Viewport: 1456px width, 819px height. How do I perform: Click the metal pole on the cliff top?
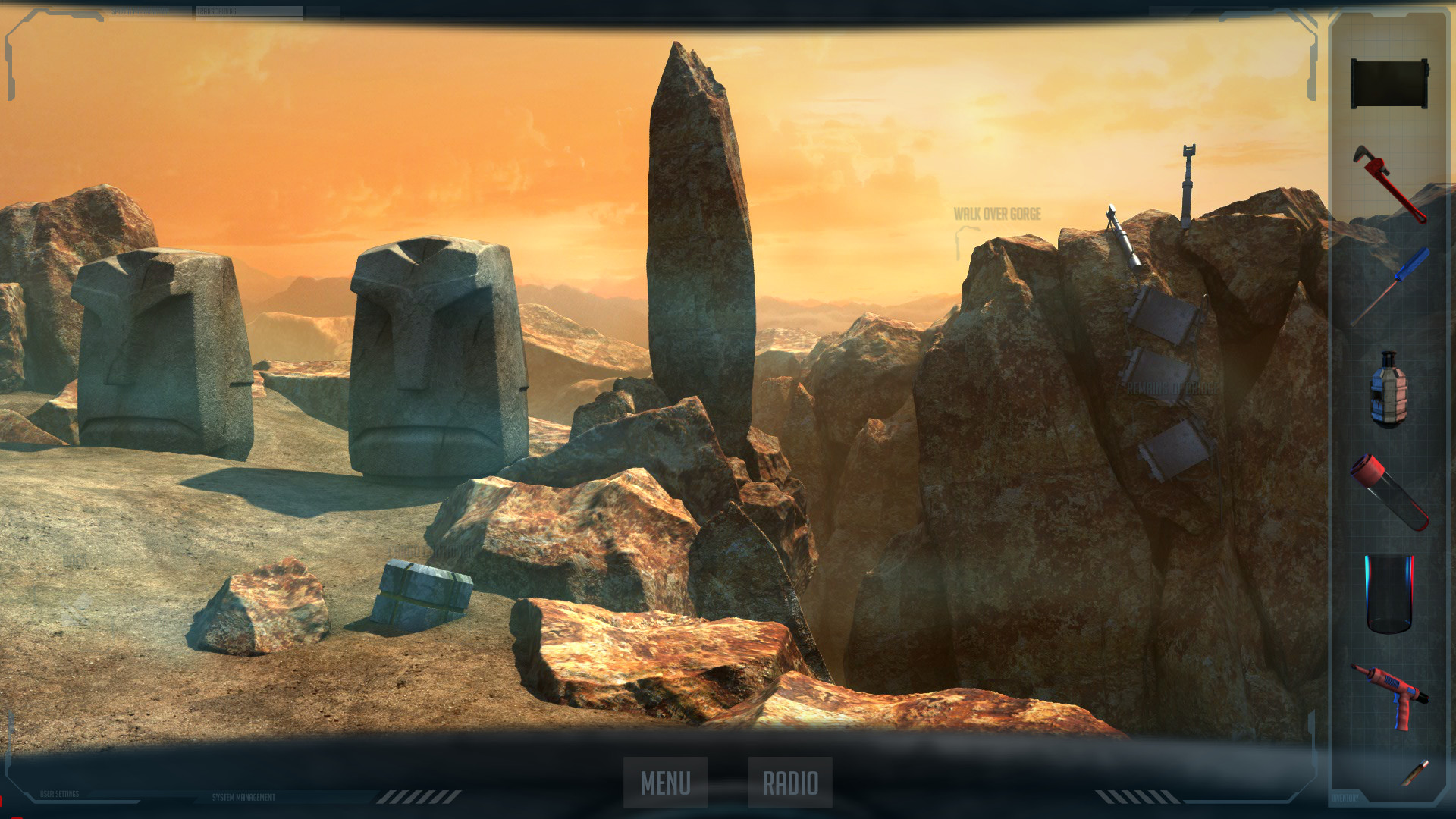(1188, 182)
